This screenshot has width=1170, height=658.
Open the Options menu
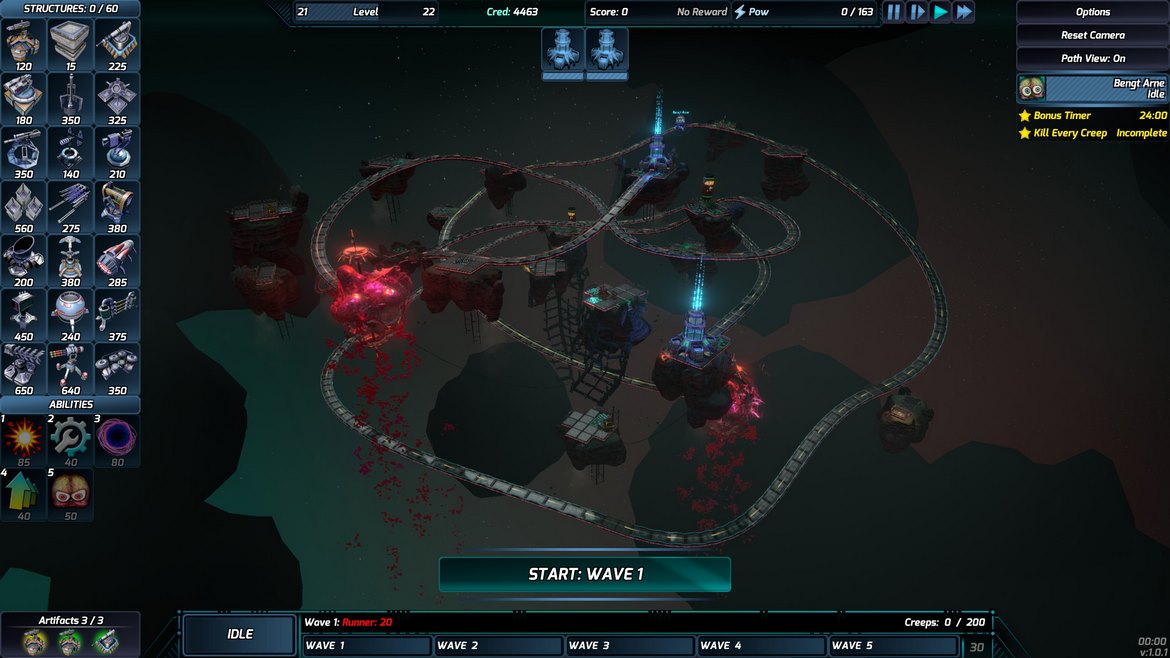click(x=1092, y=12)
